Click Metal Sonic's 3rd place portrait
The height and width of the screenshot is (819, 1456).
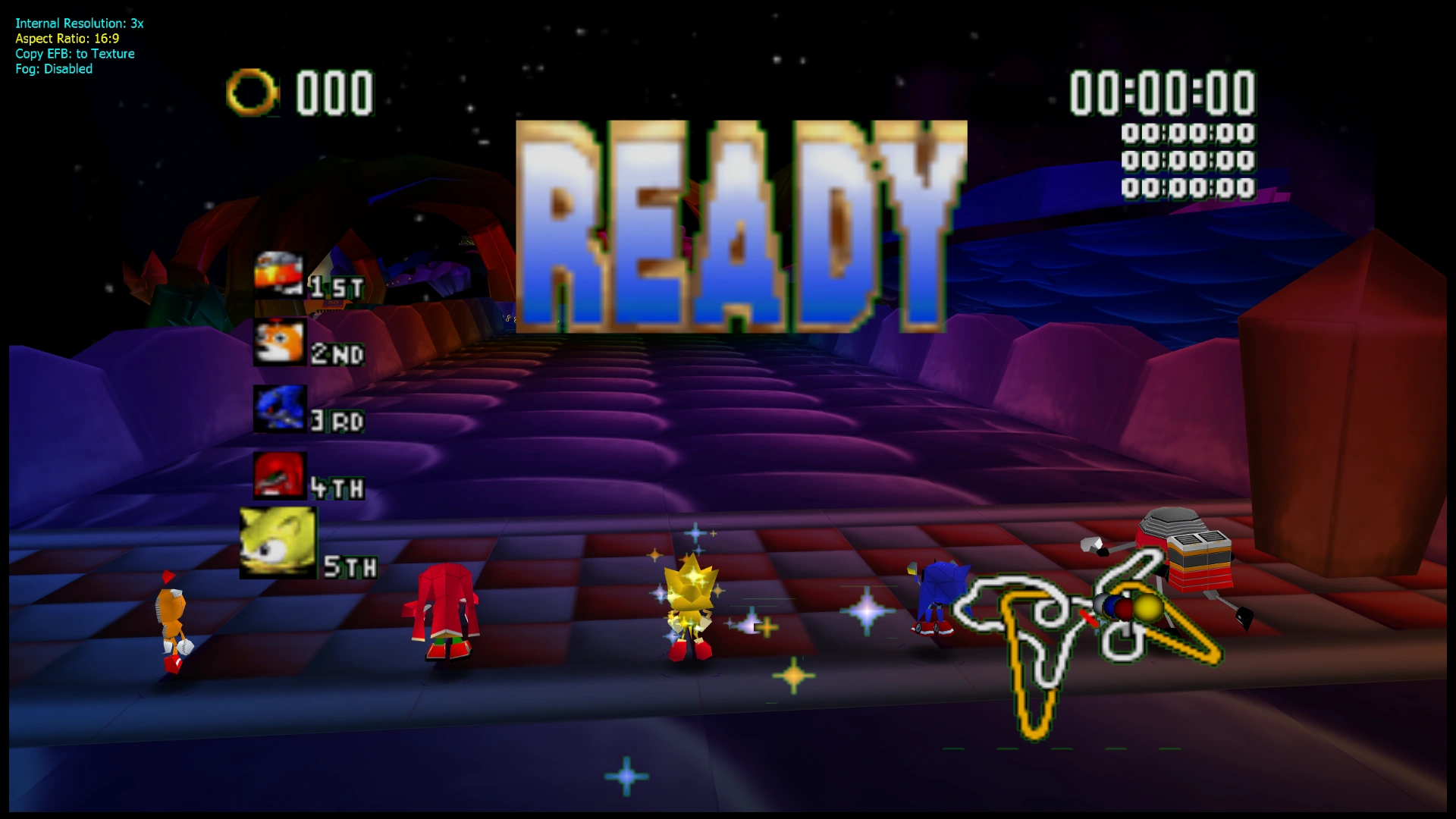coord(279,409)
